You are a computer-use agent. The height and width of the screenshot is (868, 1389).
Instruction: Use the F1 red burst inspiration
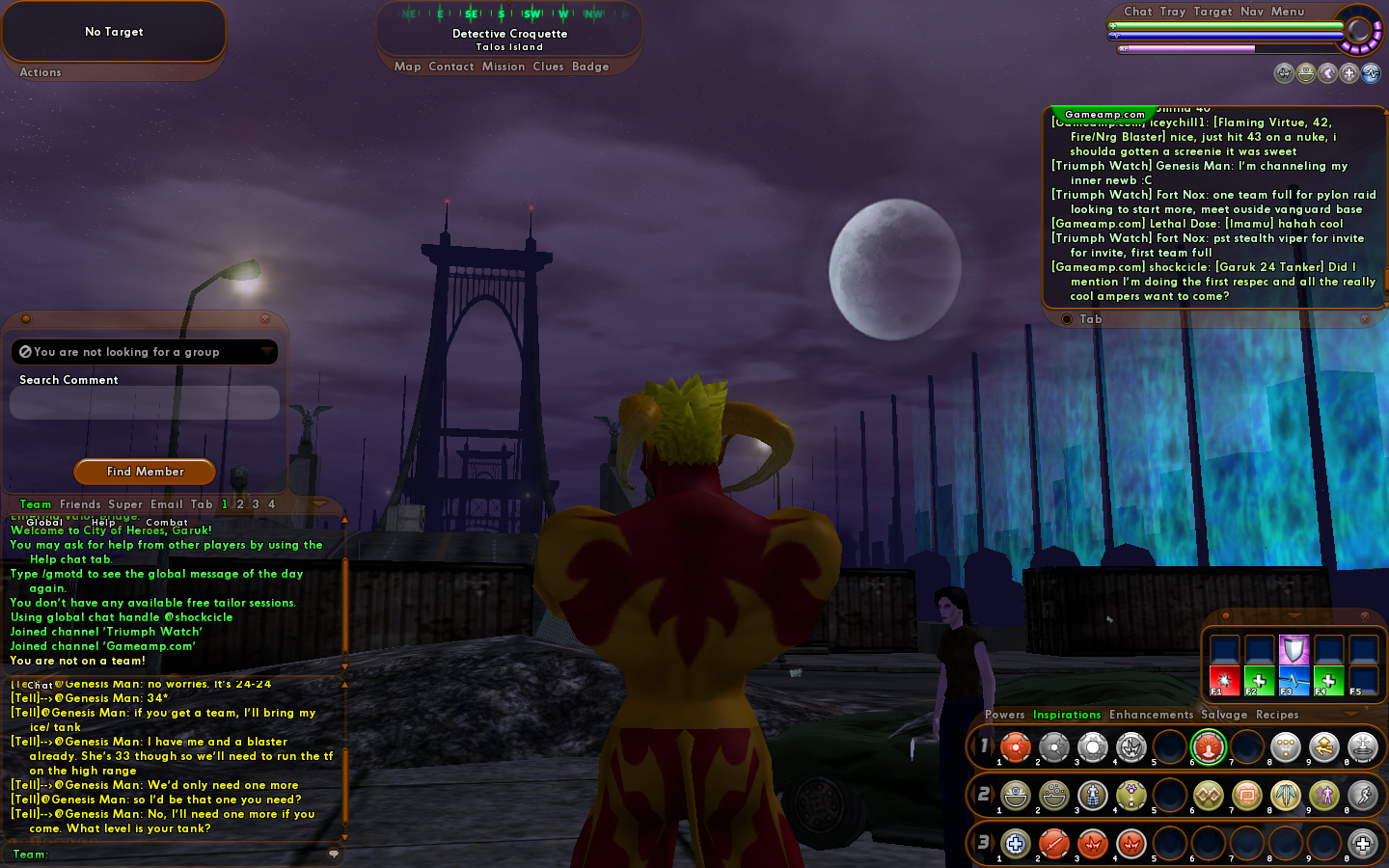(x=1224, y=680)
